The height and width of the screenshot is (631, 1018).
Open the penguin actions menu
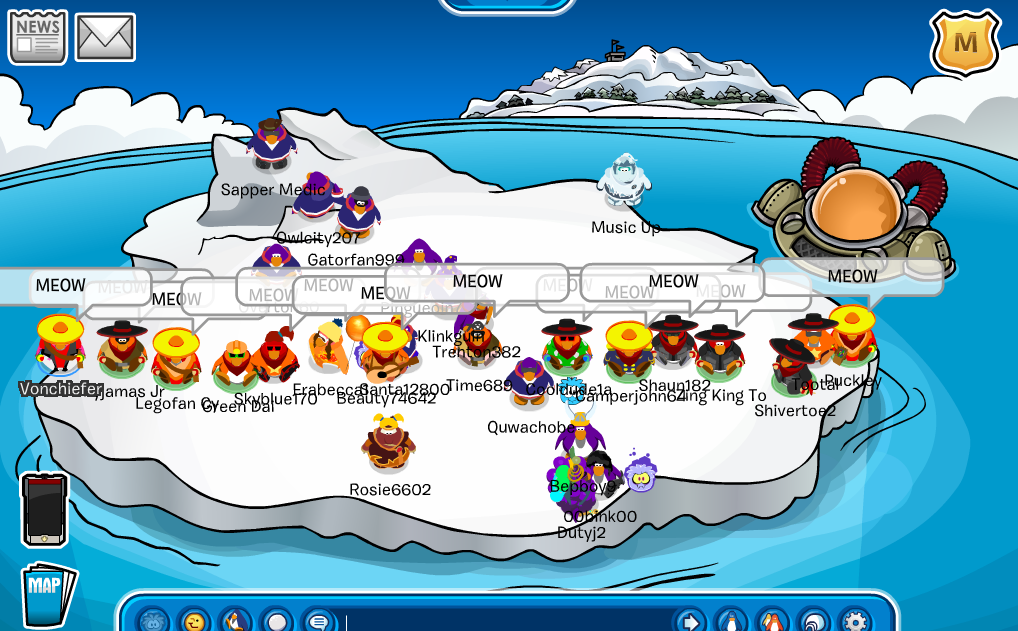(x=236, y=621)
